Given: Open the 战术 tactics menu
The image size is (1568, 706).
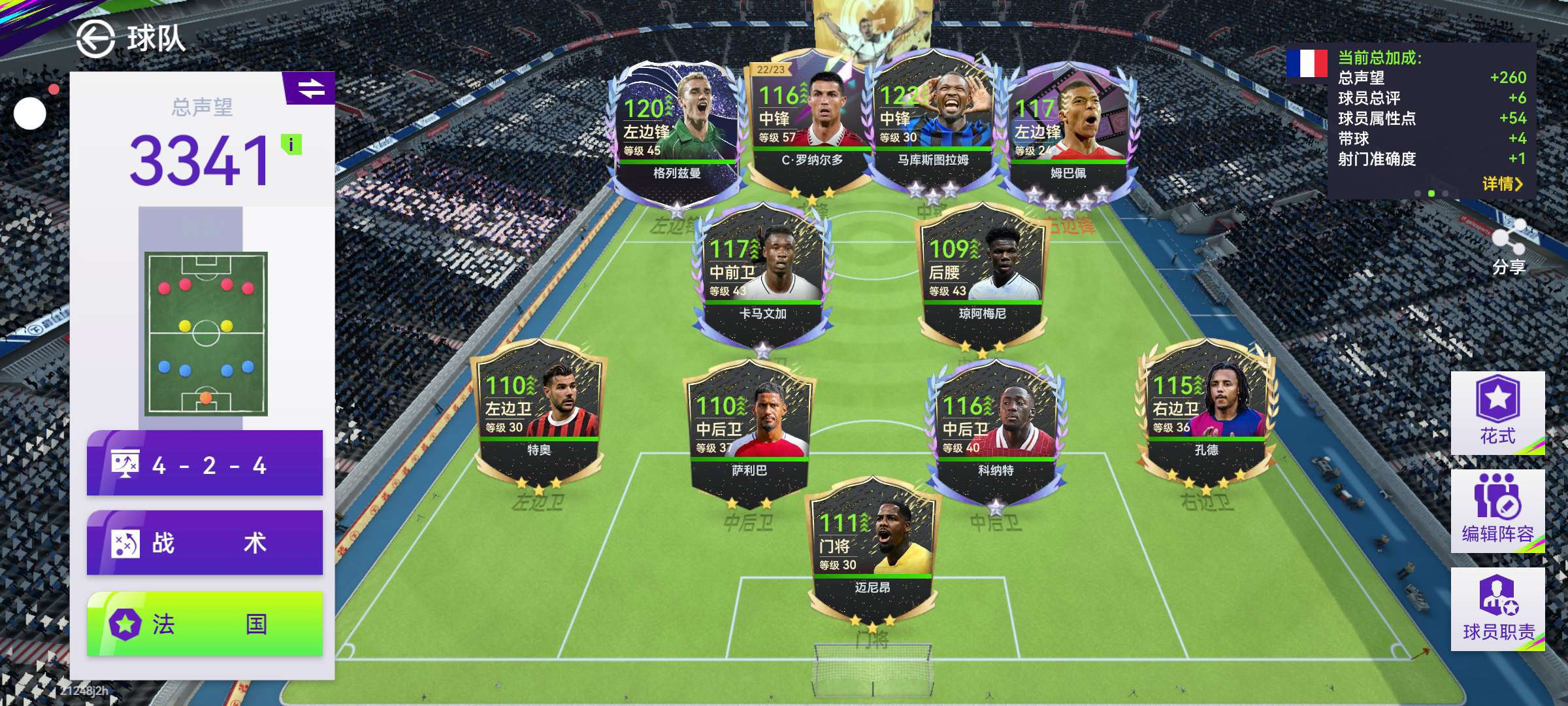Looking at the screenshot, I should click(x=204, y=543).
